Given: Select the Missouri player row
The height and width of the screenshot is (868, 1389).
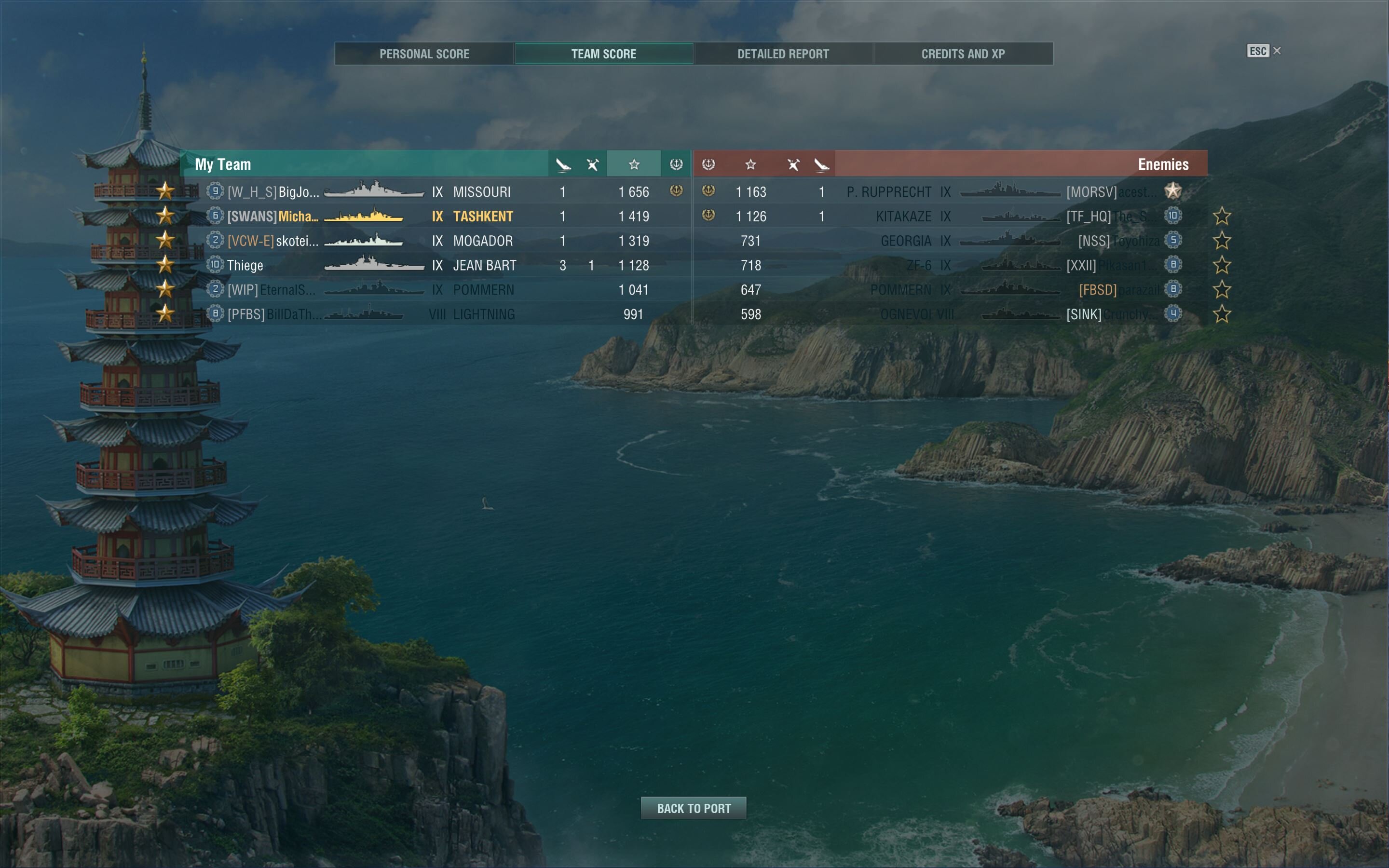Looking at the screenshot, I should [436, 192].
